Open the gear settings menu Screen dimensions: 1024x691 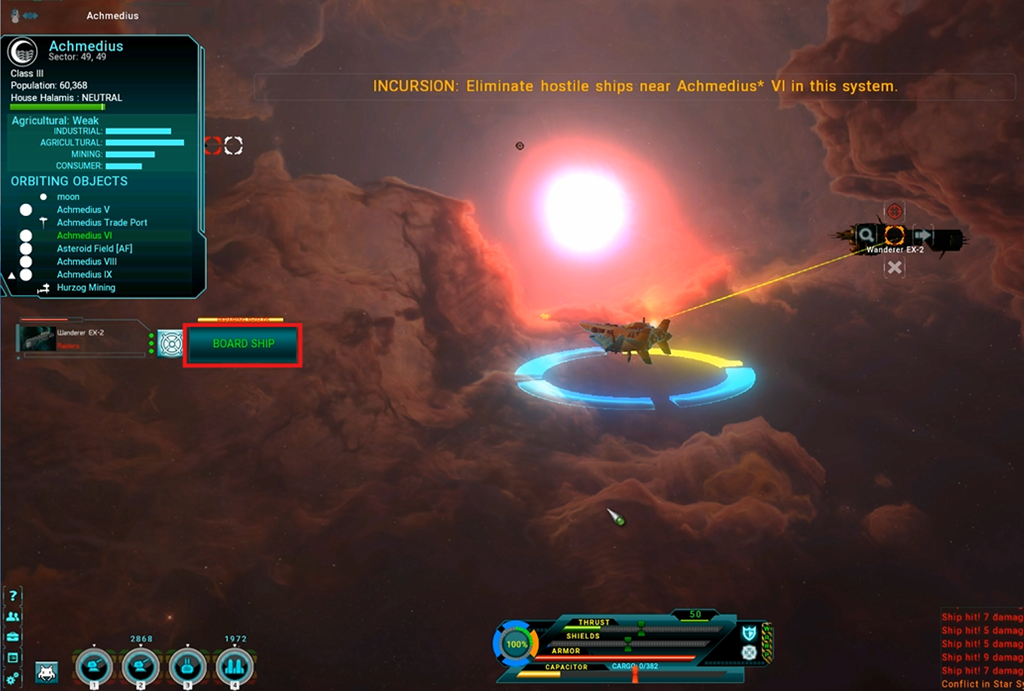click(13, 679)
